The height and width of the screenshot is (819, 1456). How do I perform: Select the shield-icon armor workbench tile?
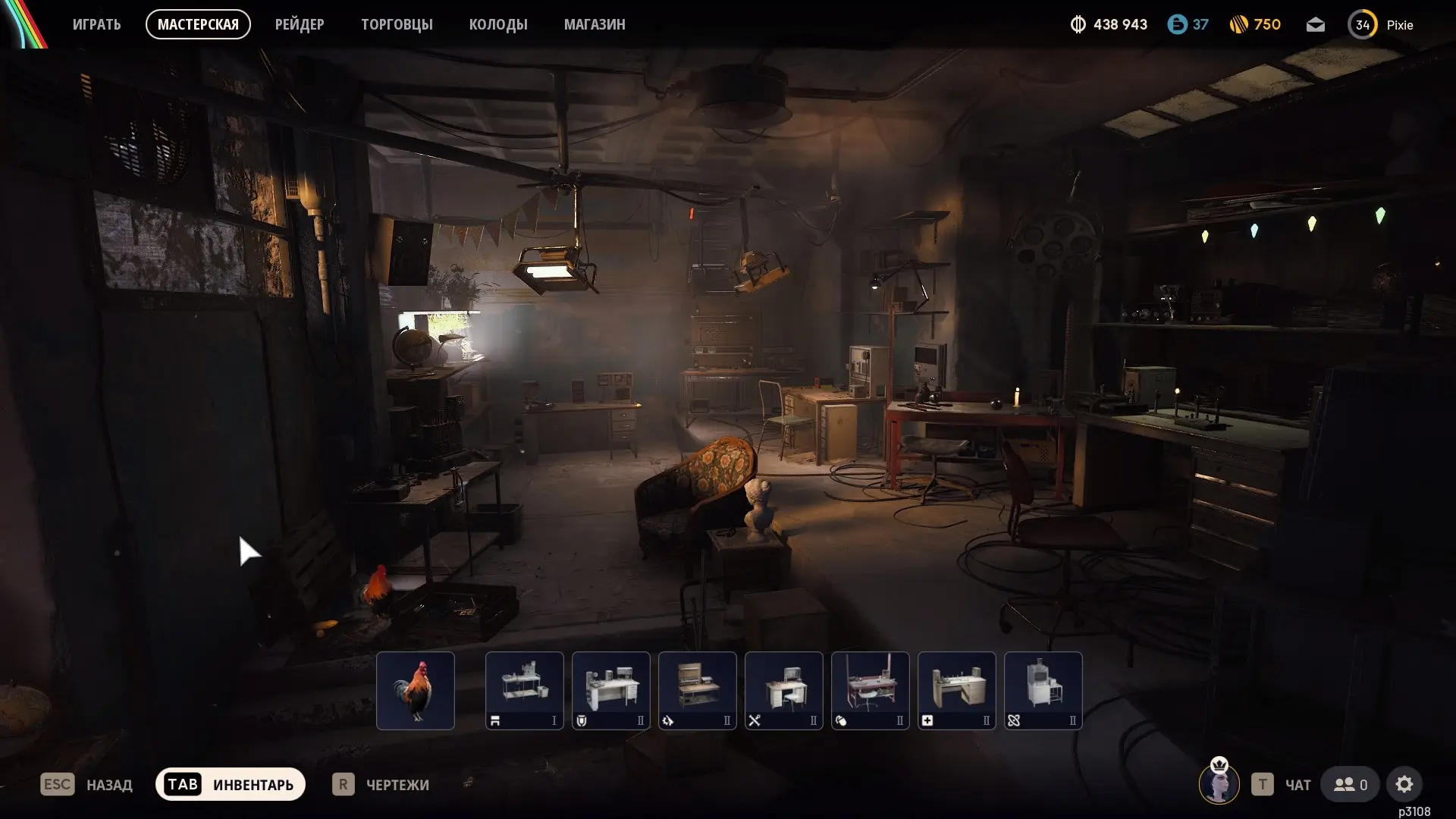tap(611, 690)
